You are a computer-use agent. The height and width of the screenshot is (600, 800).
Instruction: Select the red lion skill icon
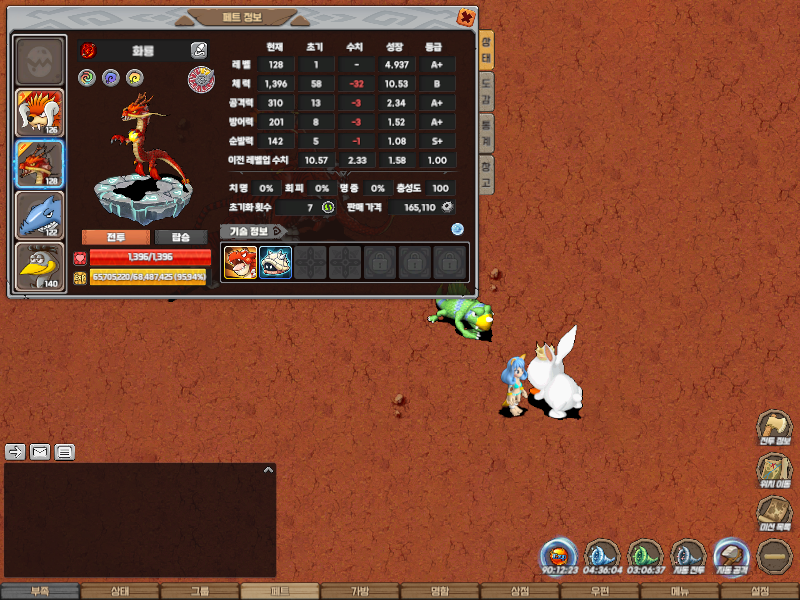click(x=240, y=262)
